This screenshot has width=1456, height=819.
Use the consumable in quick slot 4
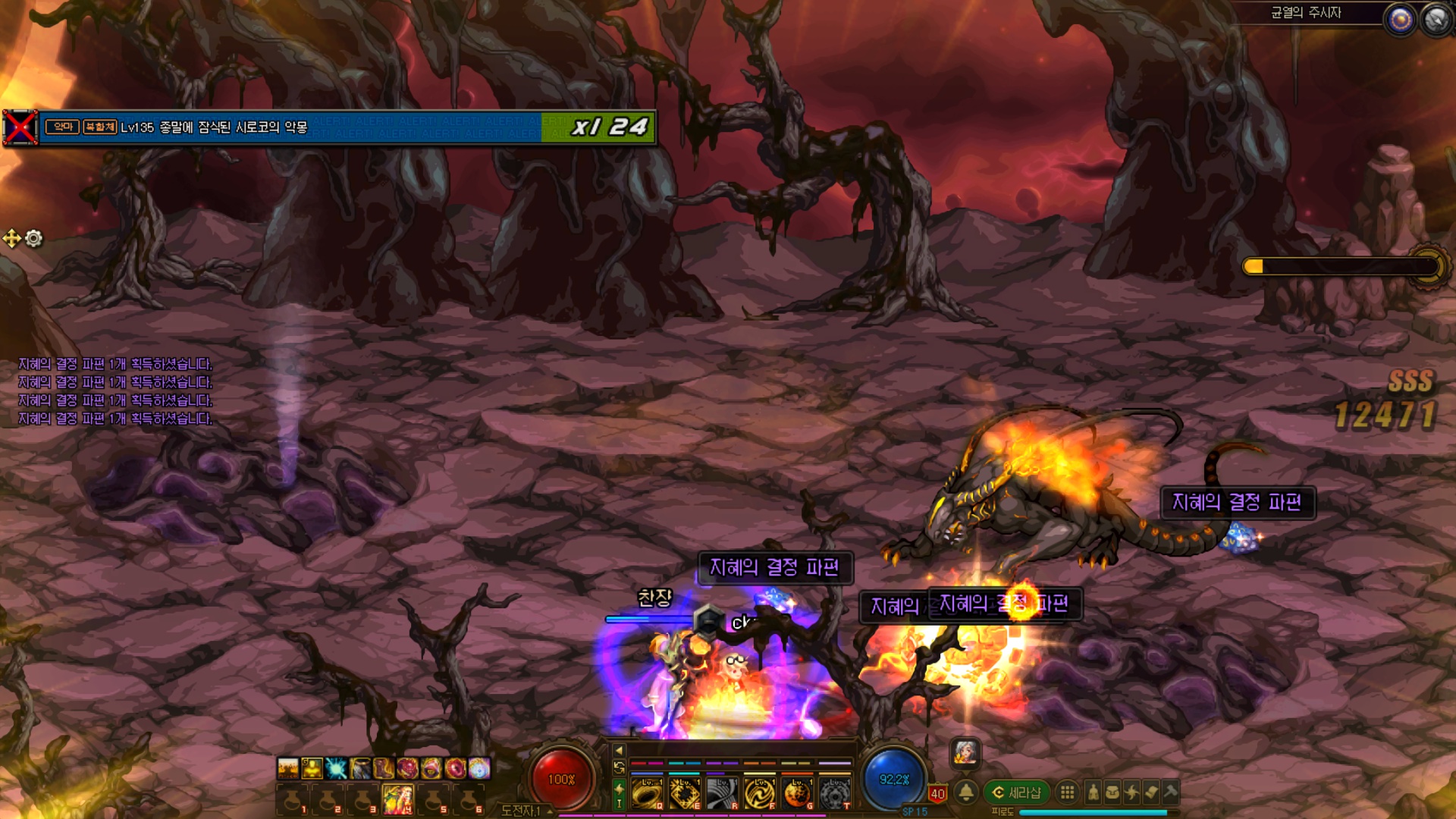398,799
